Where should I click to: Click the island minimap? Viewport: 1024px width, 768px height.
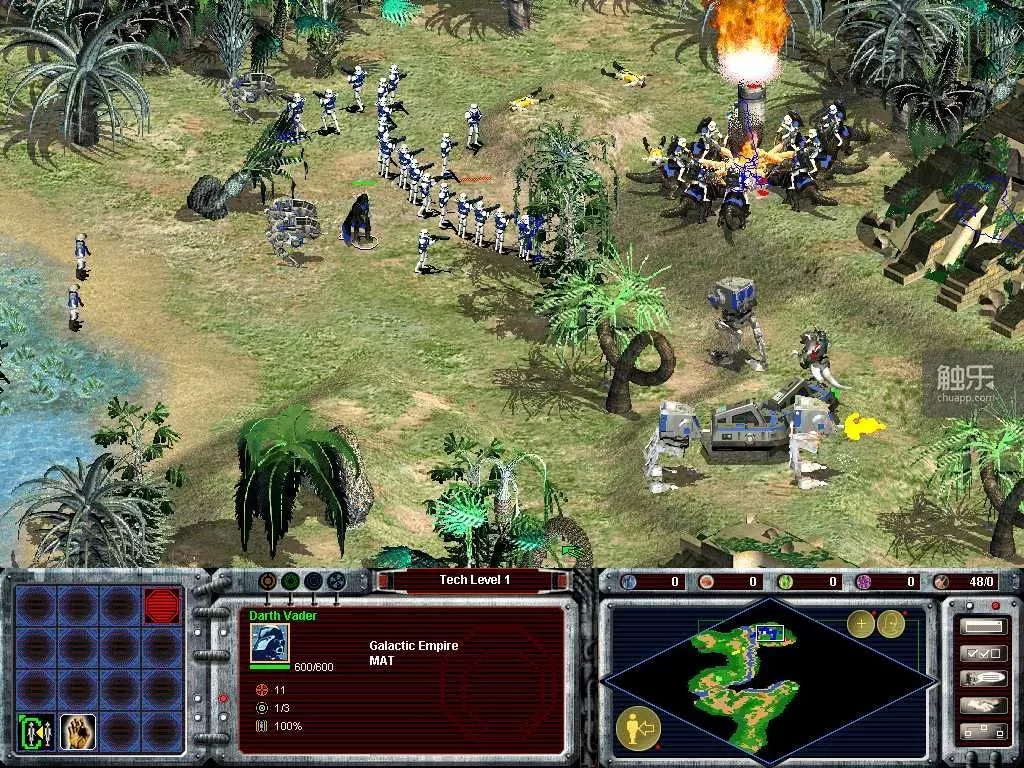(x=768, y=680)
